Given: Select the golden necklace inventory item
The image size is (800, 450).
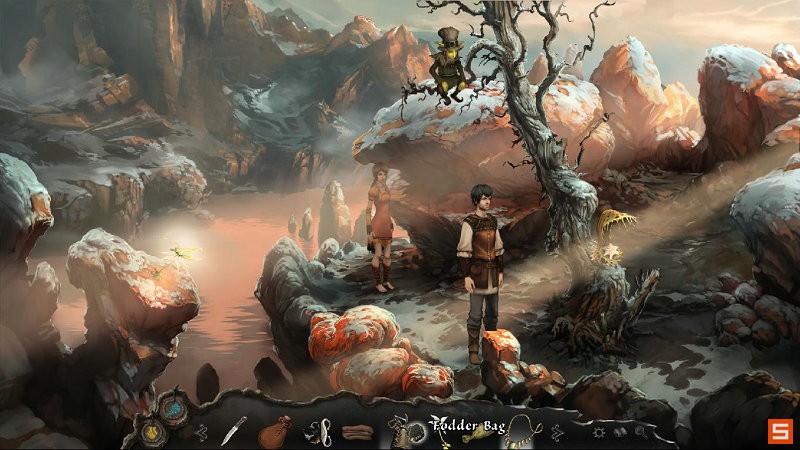Looking at the screenshot, I should (x=519, y=431).
